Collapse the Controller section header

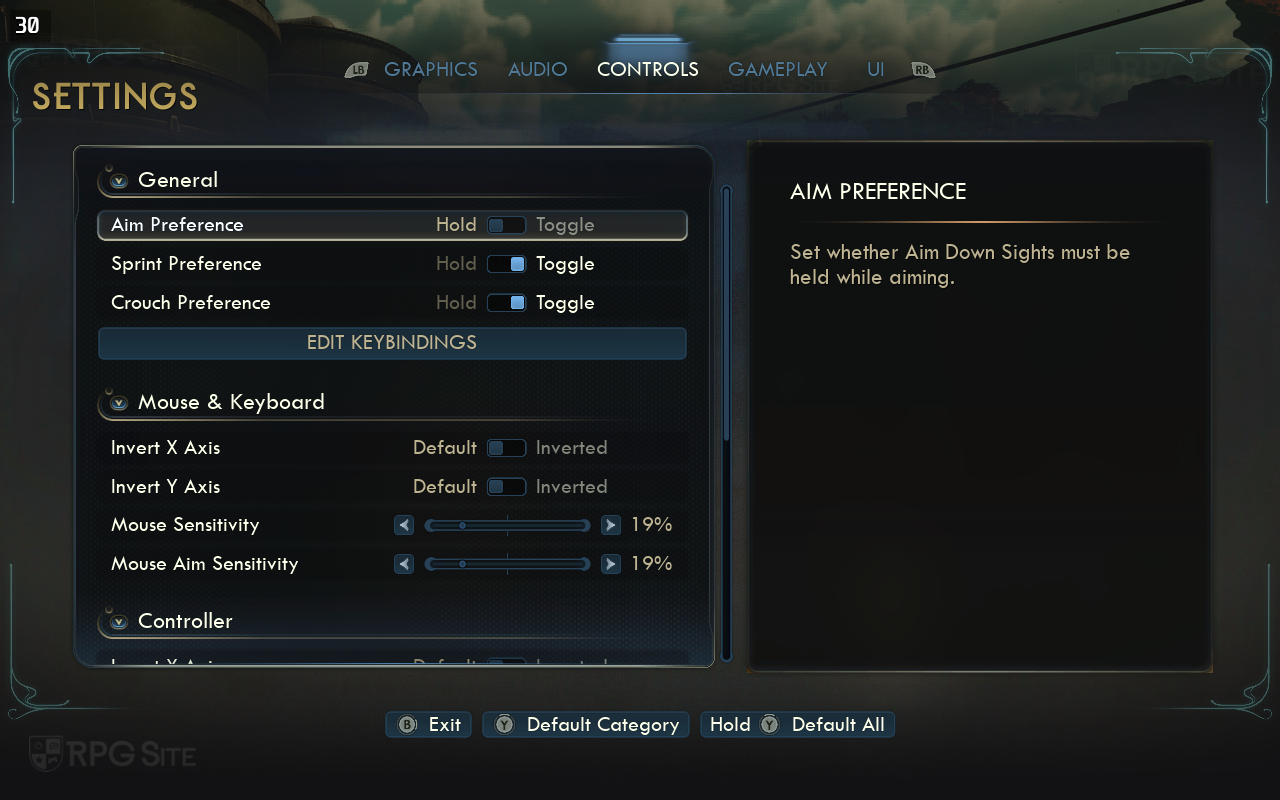click(x=119, y=622)
